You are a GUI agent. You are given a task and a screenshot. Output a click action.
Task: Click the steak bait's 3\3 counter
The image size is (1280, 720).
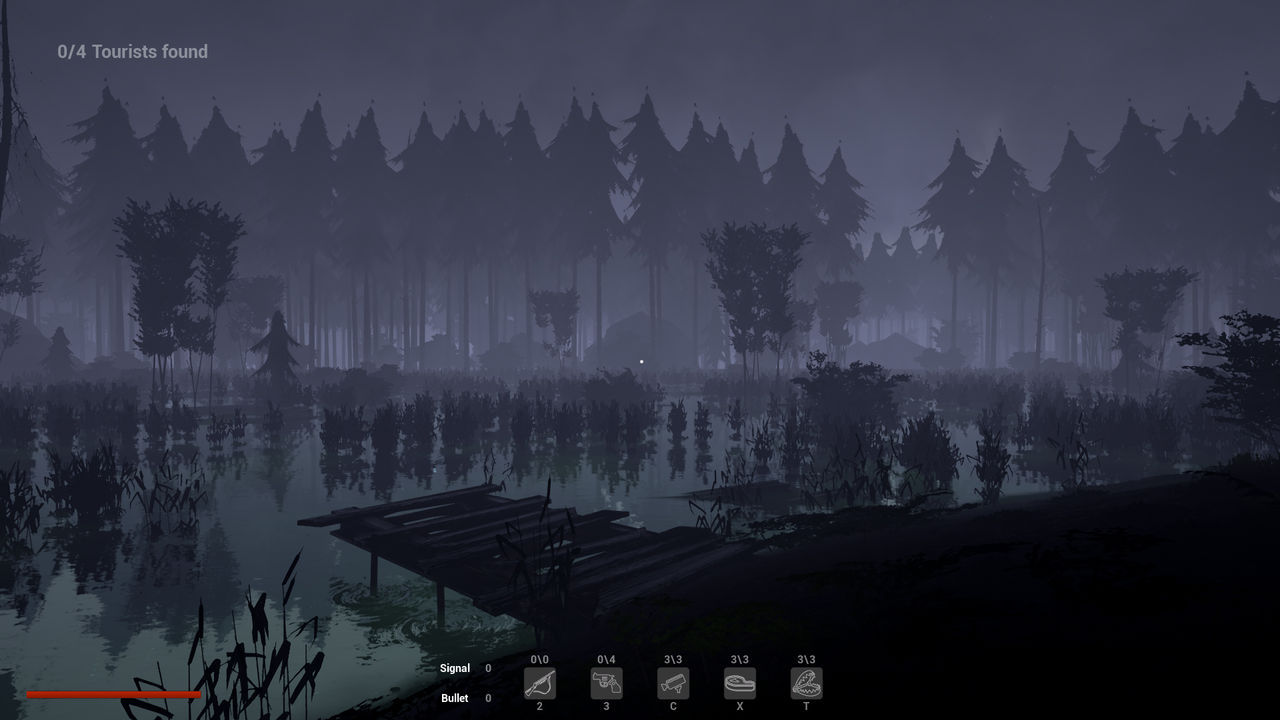[740, 660]
